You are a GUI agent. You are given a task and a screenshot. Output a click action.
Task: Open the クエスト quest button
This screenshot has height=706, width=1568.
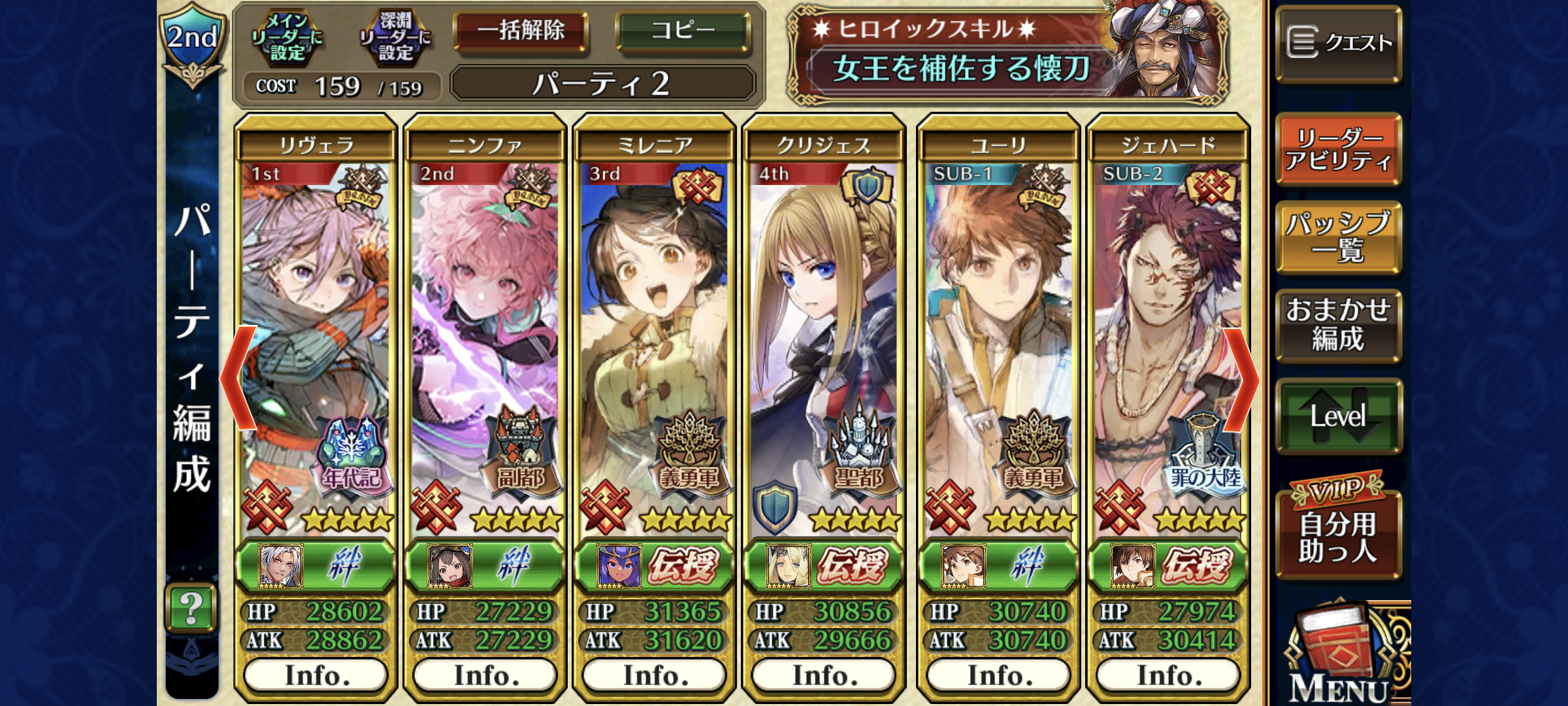click(x=1338, y=43)
